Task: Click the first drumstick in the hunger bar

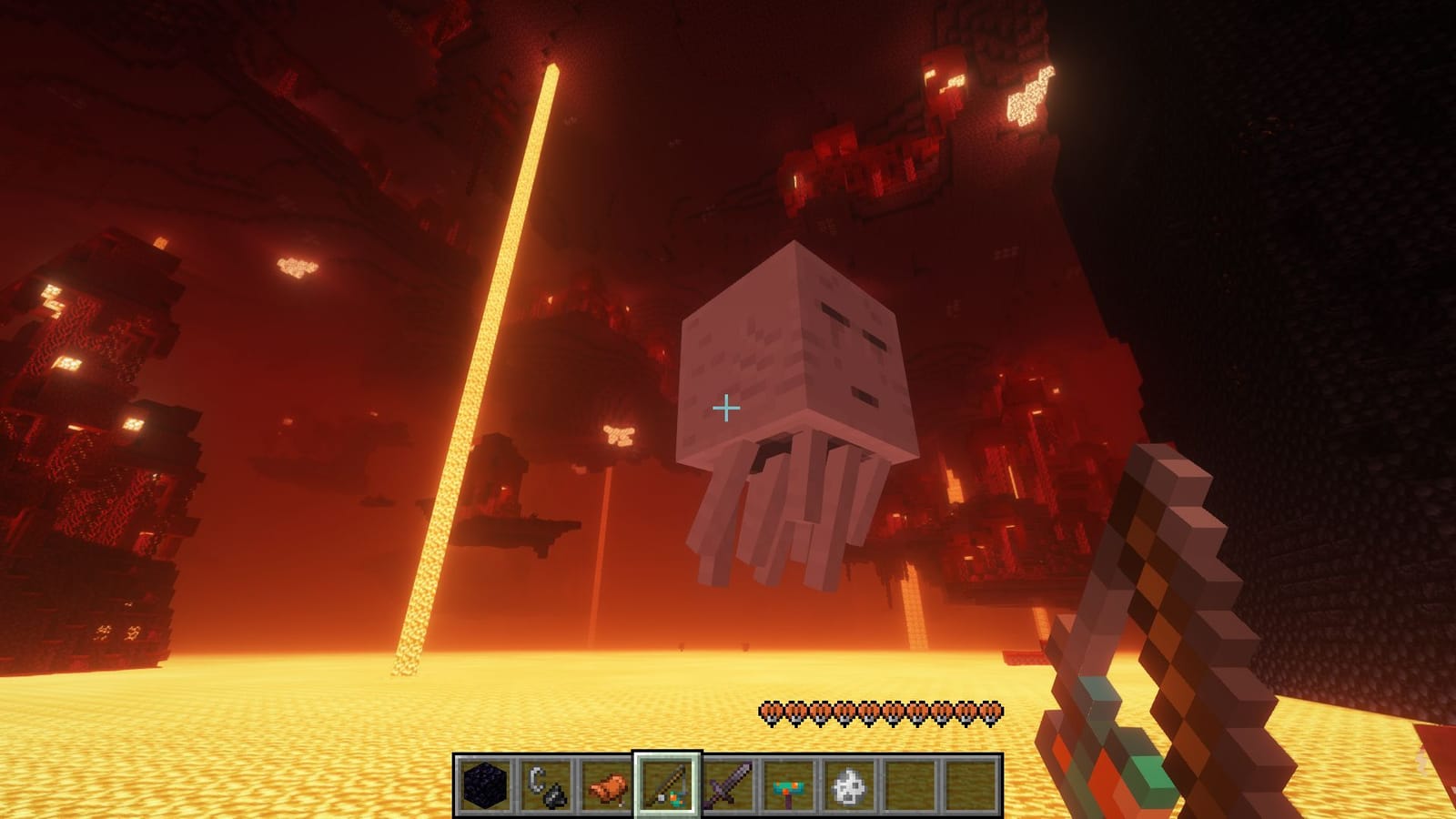Action: (772, 713)
